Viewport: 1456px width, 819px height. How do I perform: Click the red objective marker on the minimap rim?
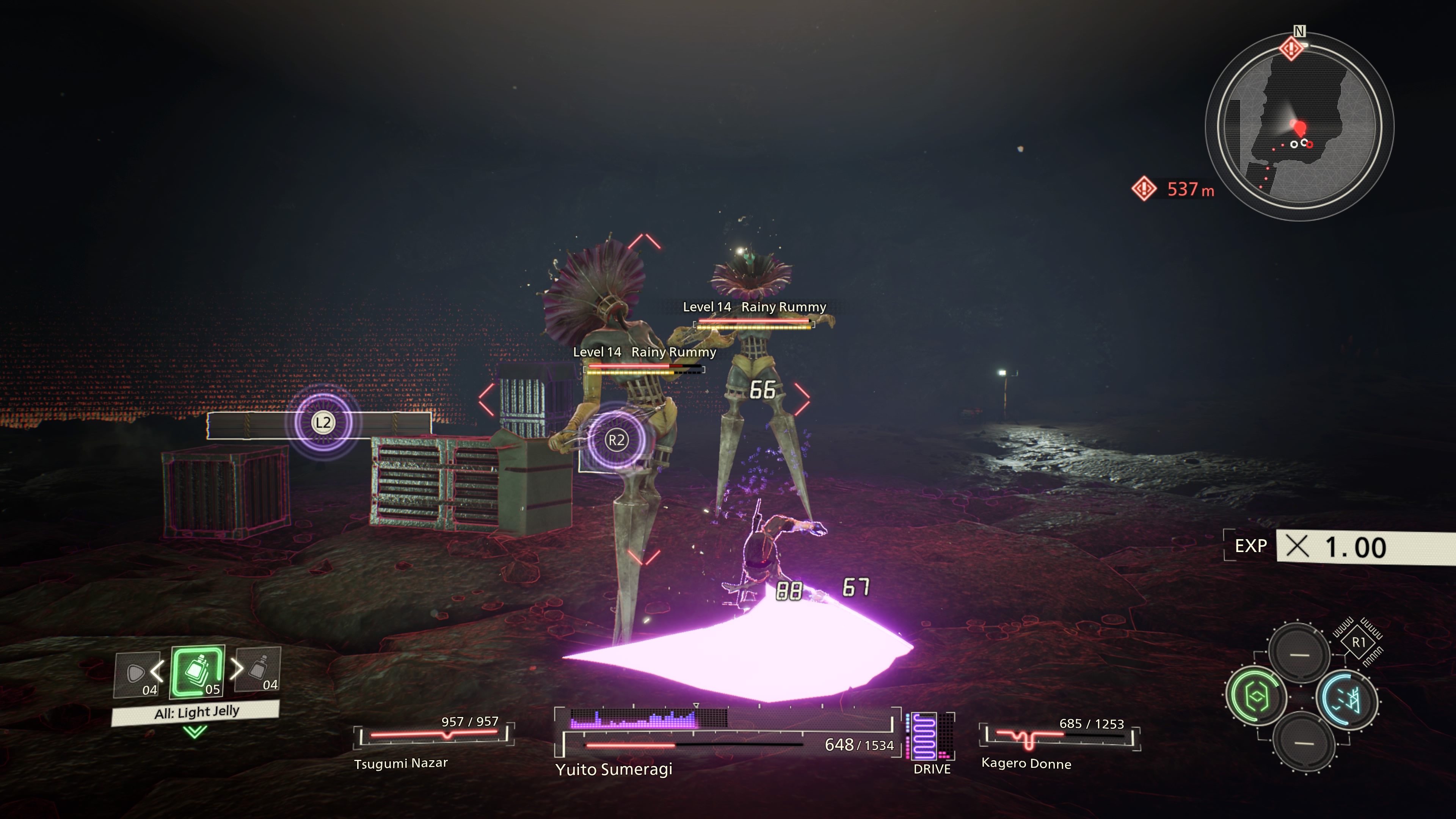click(1291, 48)
